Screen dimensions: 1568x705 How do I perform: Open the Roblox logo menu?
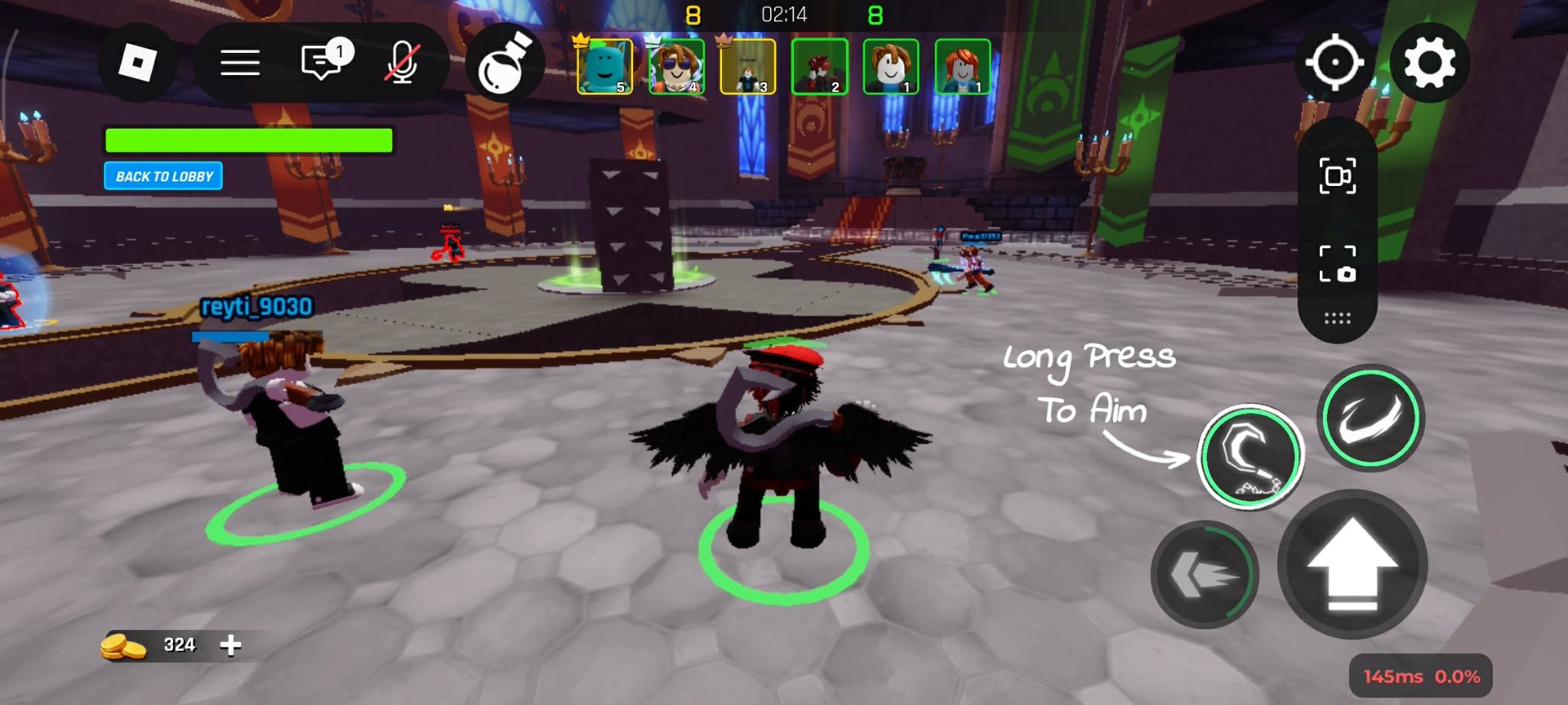click(x=138, y=63)
